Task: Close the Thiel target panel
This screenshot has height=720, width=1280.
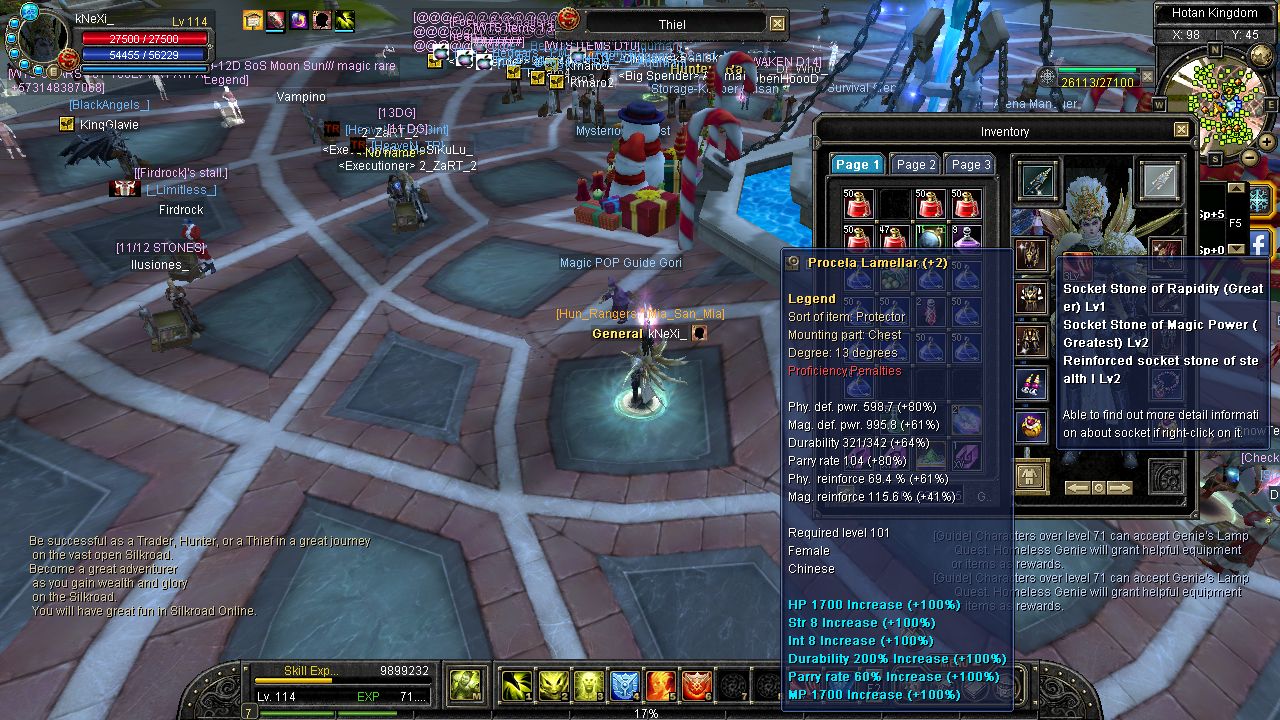Action: (x=777, y=23)
